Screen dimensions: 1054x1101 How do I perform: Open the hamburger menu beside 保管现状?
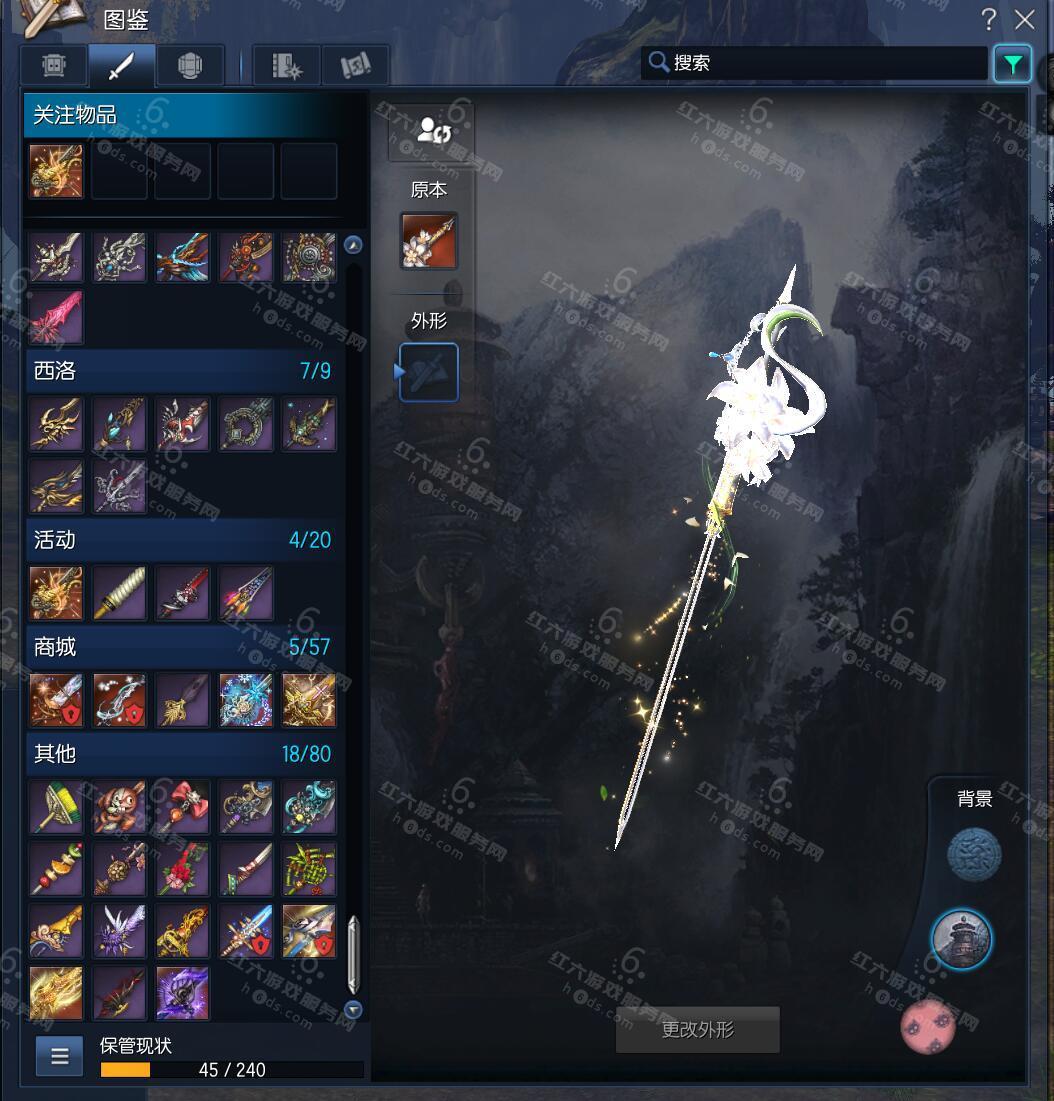click(60, 1056)
